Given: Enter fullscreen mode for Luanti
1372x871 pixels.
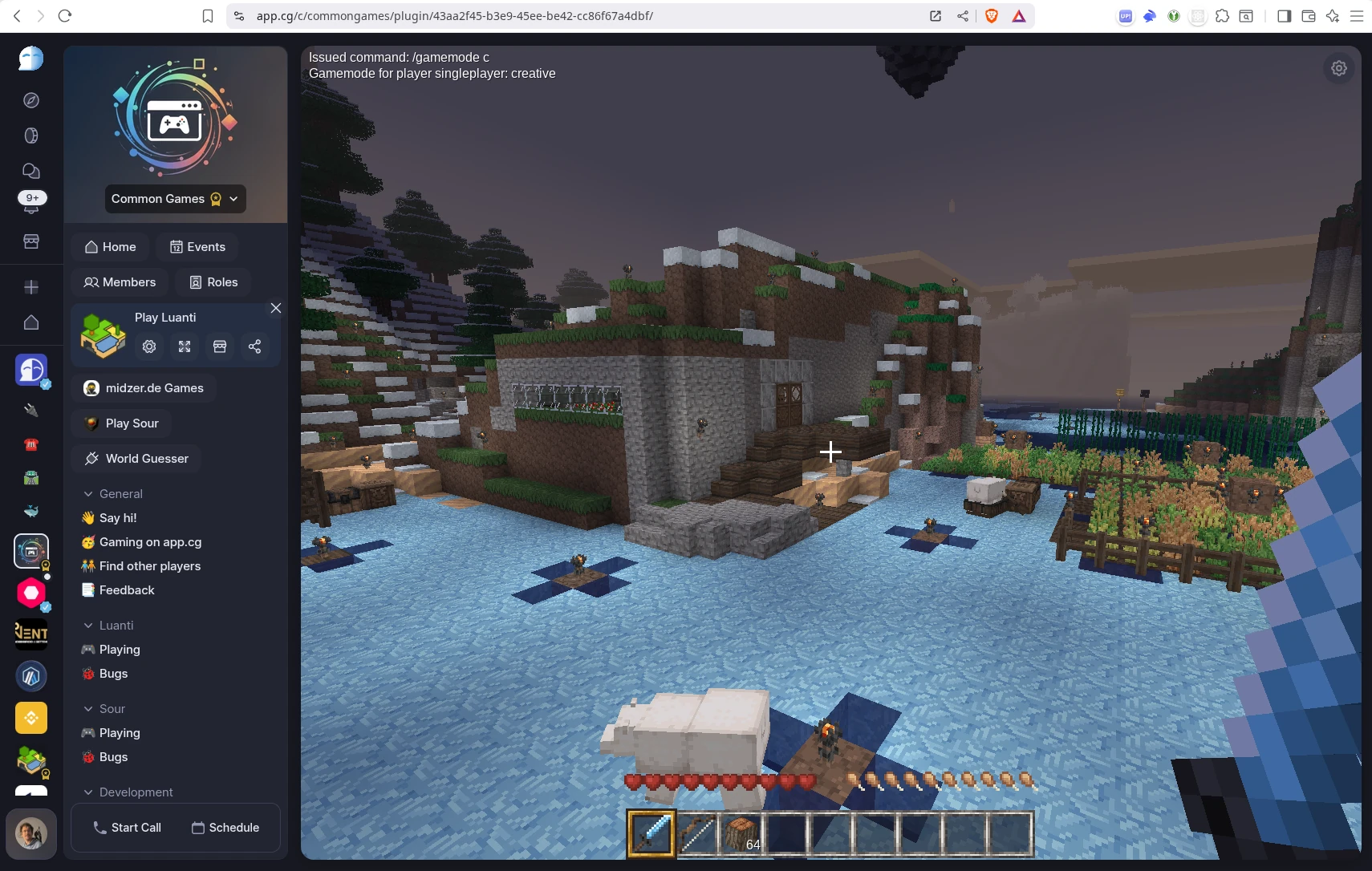Looking at the screenshot, I should (x=184, y=346).
